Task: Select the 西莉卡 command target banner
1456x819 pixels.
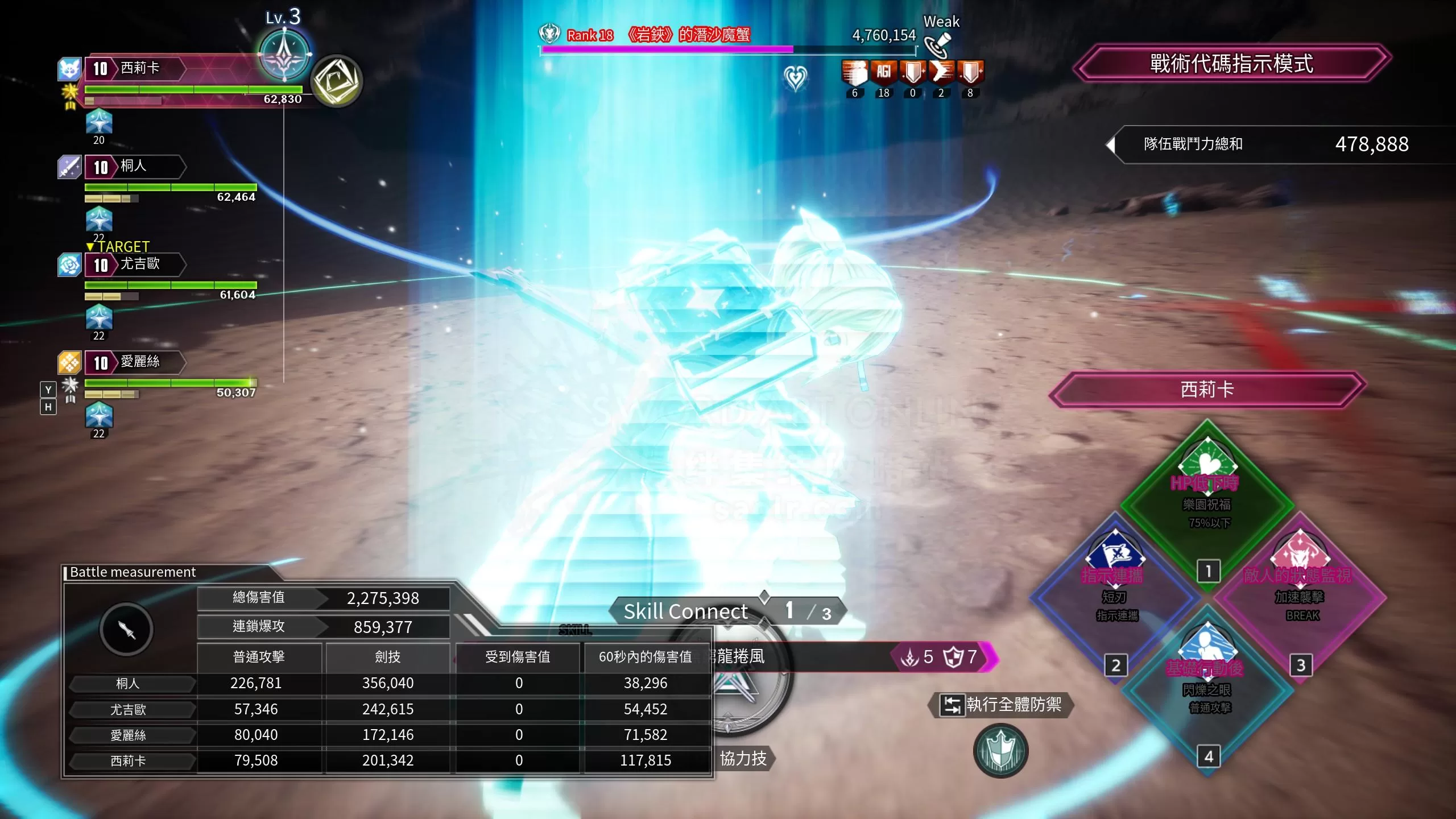Action: coord(1207,390)
